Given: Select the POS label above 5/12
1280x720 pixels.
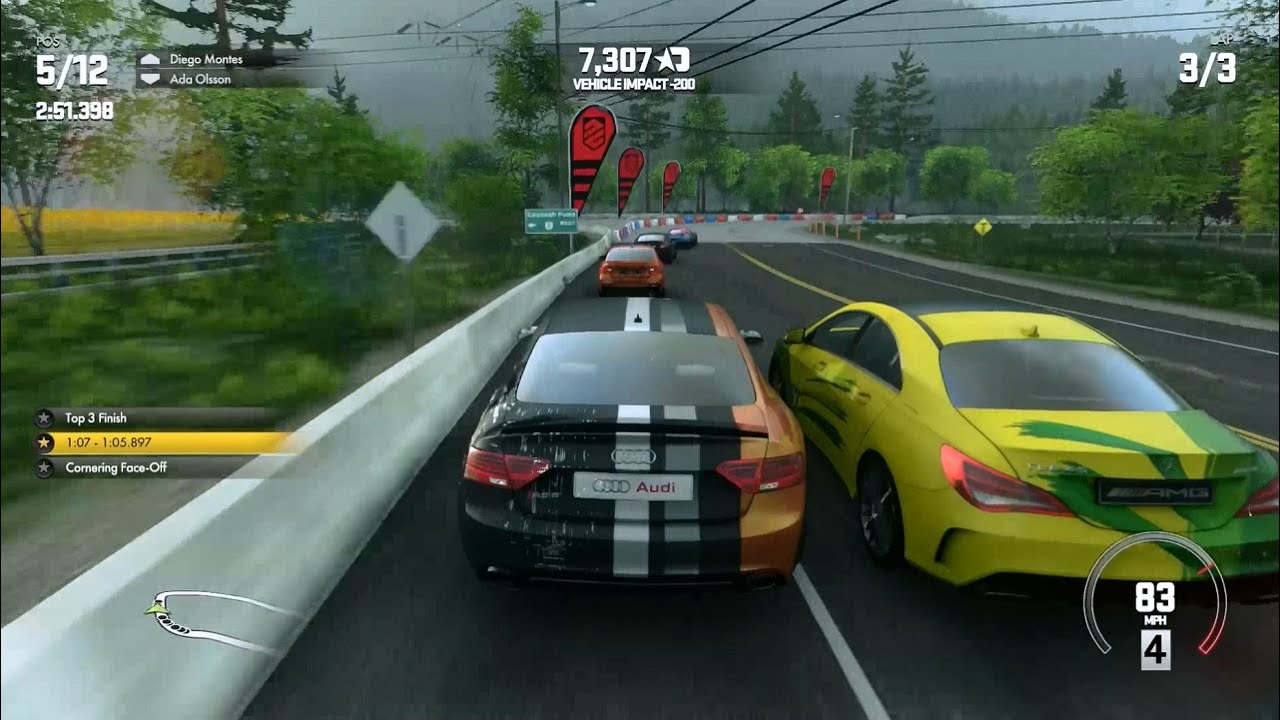Looking at the screenshot, I should click(49, 42).
